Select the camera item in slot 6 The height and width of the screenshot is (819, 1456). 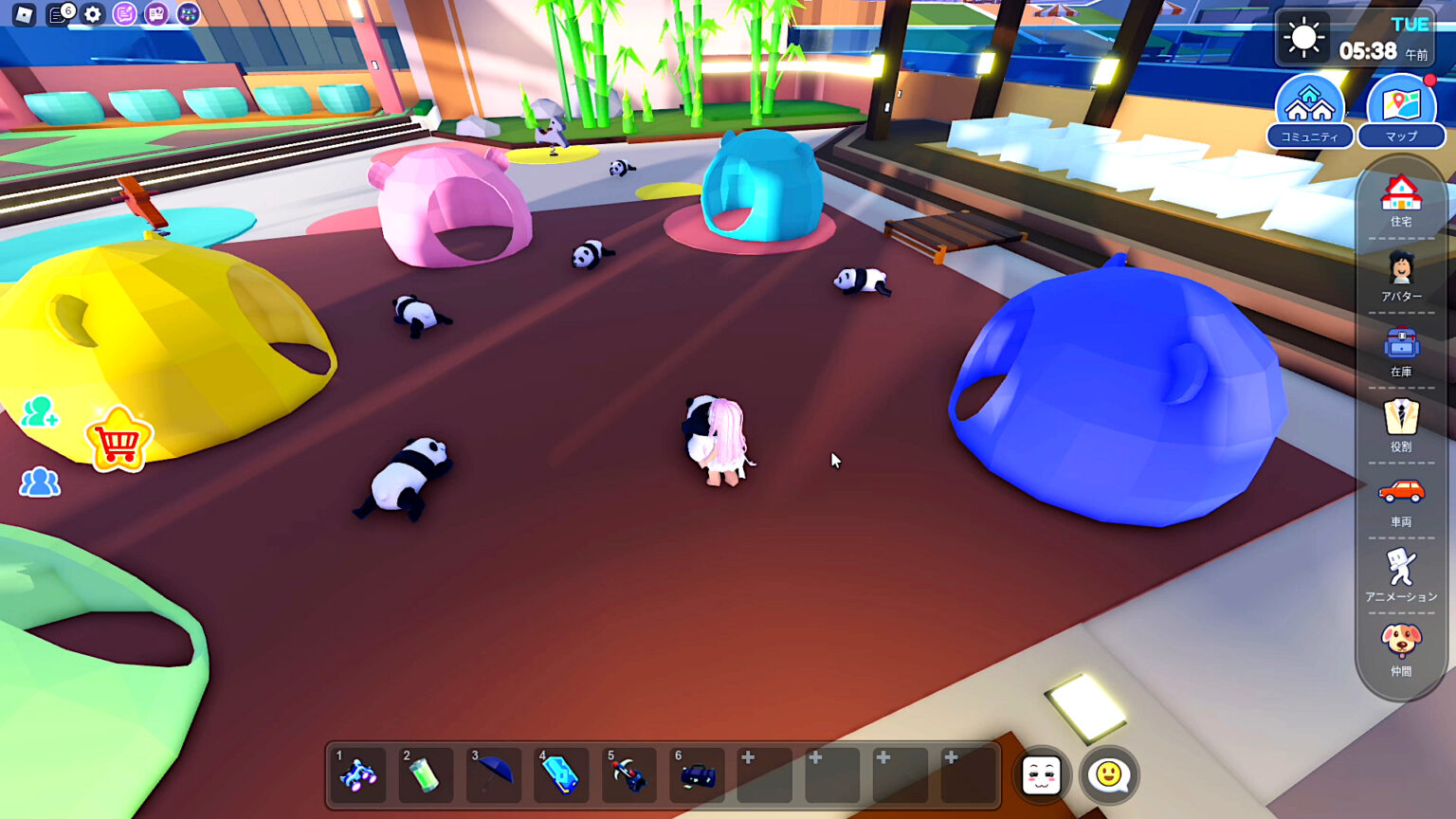[x=697, y=774]
